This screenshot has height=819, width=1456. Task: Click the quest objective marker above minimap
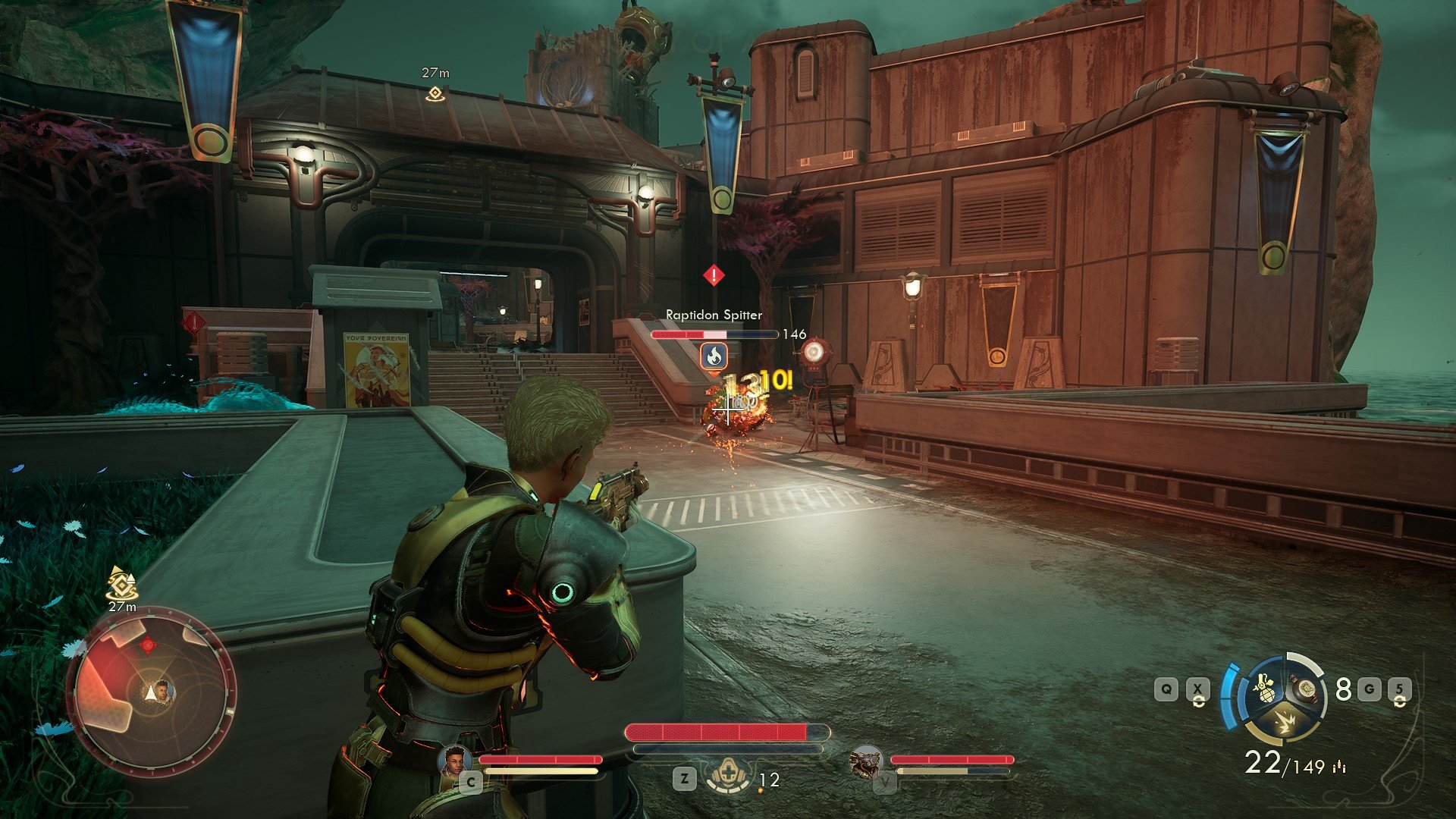click(x=121, y=584)
